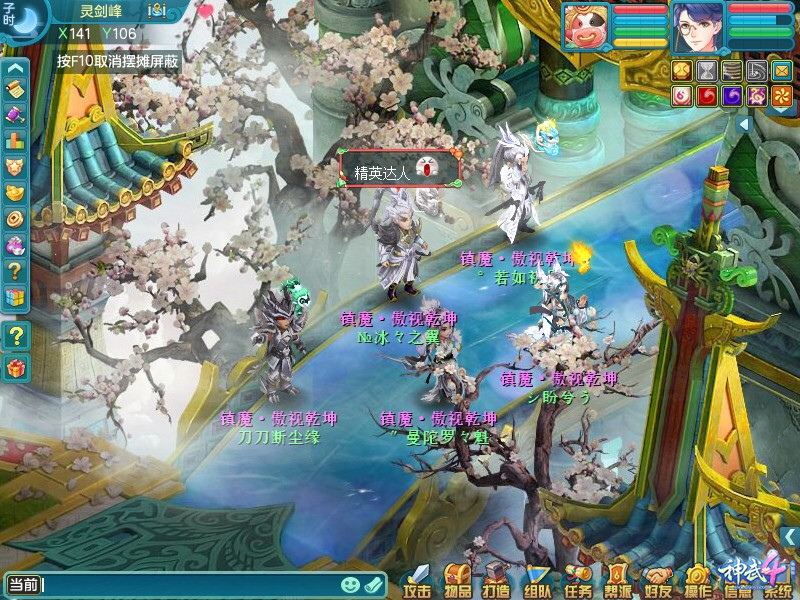Screen dimensions: 800x600
Task: Open the 物品 (Items) treasure chest
Action: coord(457,579)
